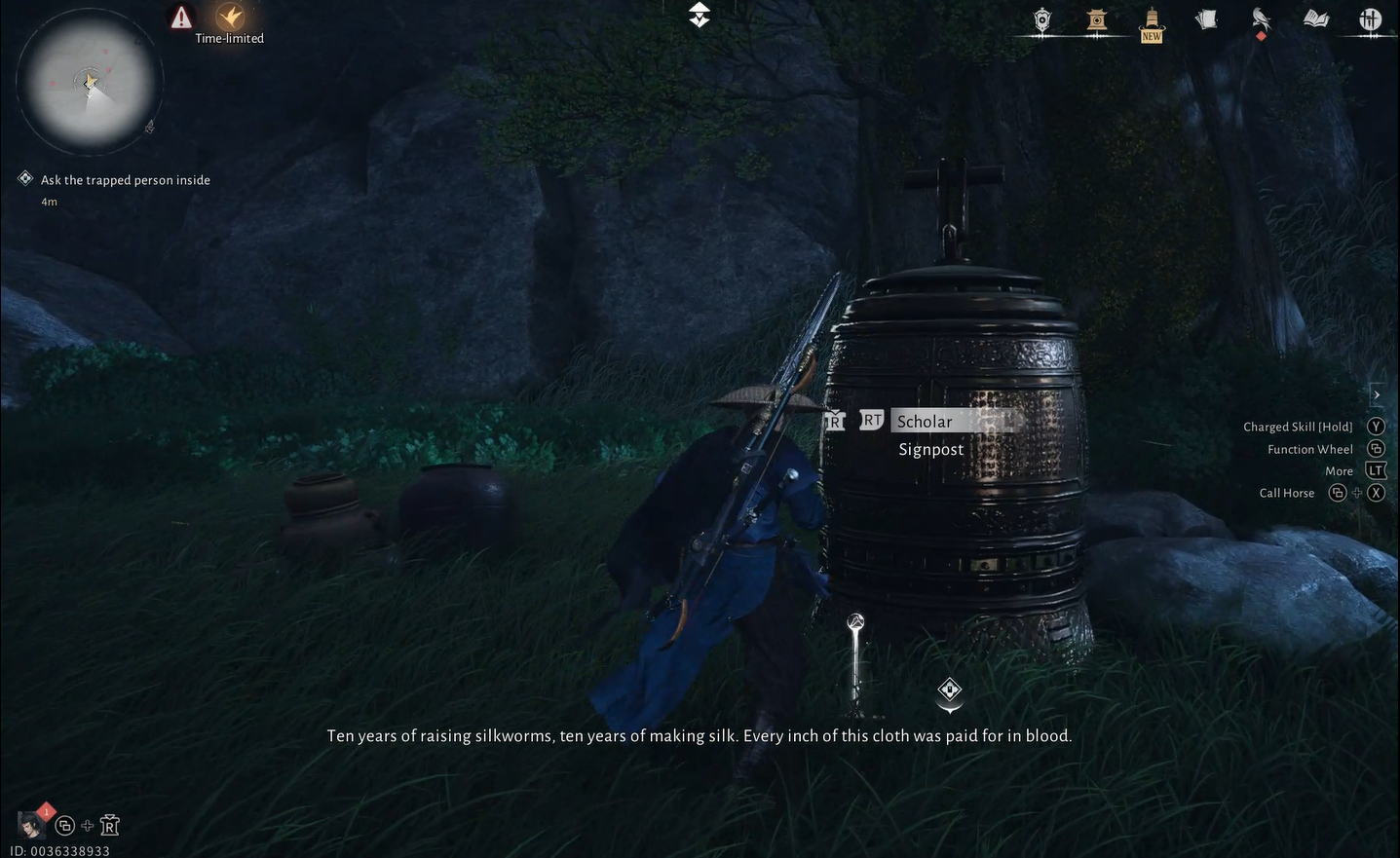Click the Call Horse action
This screenshot has height=858, width=1400.
coord(1284,491)
